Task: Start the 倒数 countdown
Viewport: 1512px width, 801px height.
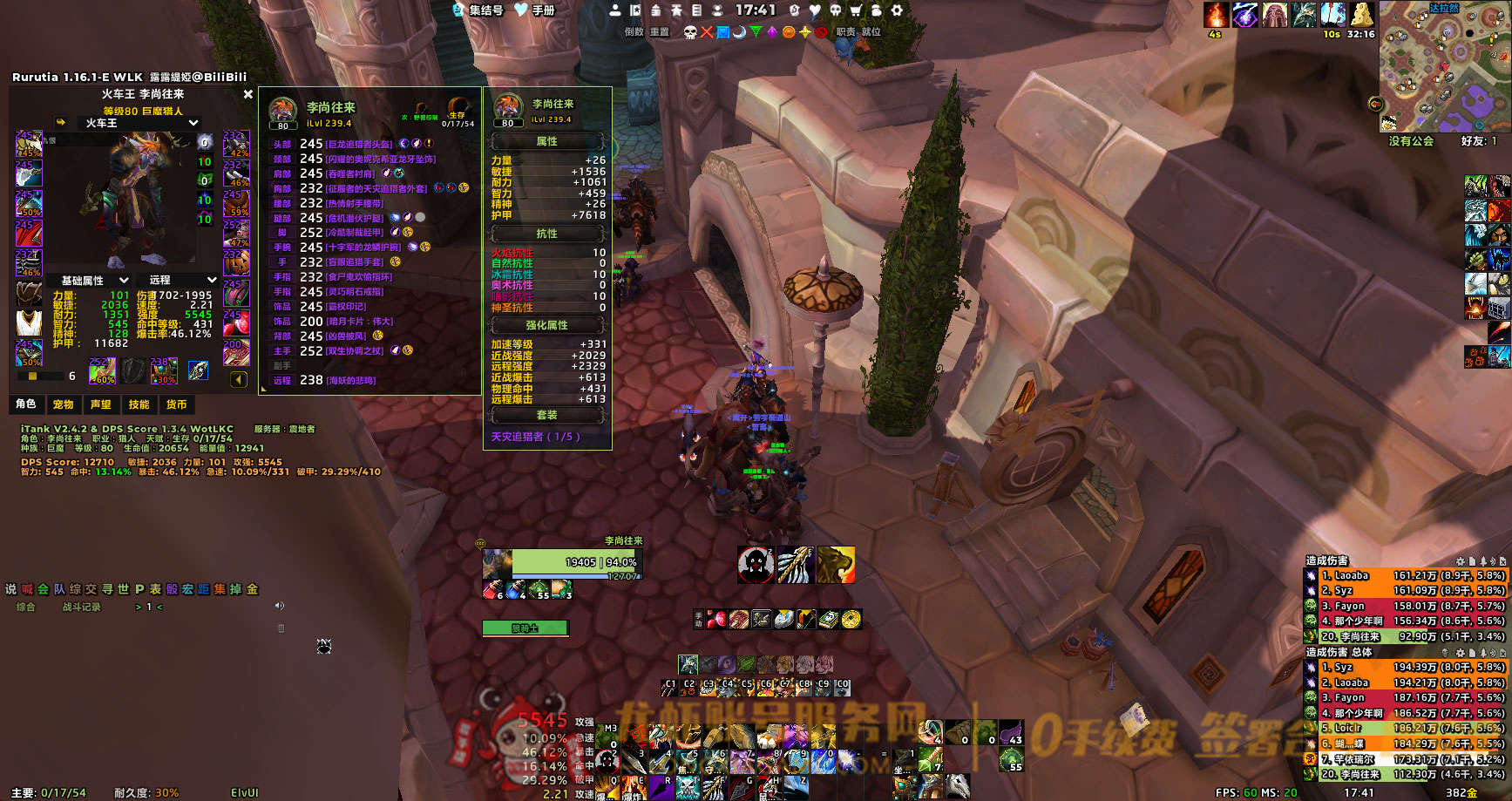Action: (x=634, y=32)
